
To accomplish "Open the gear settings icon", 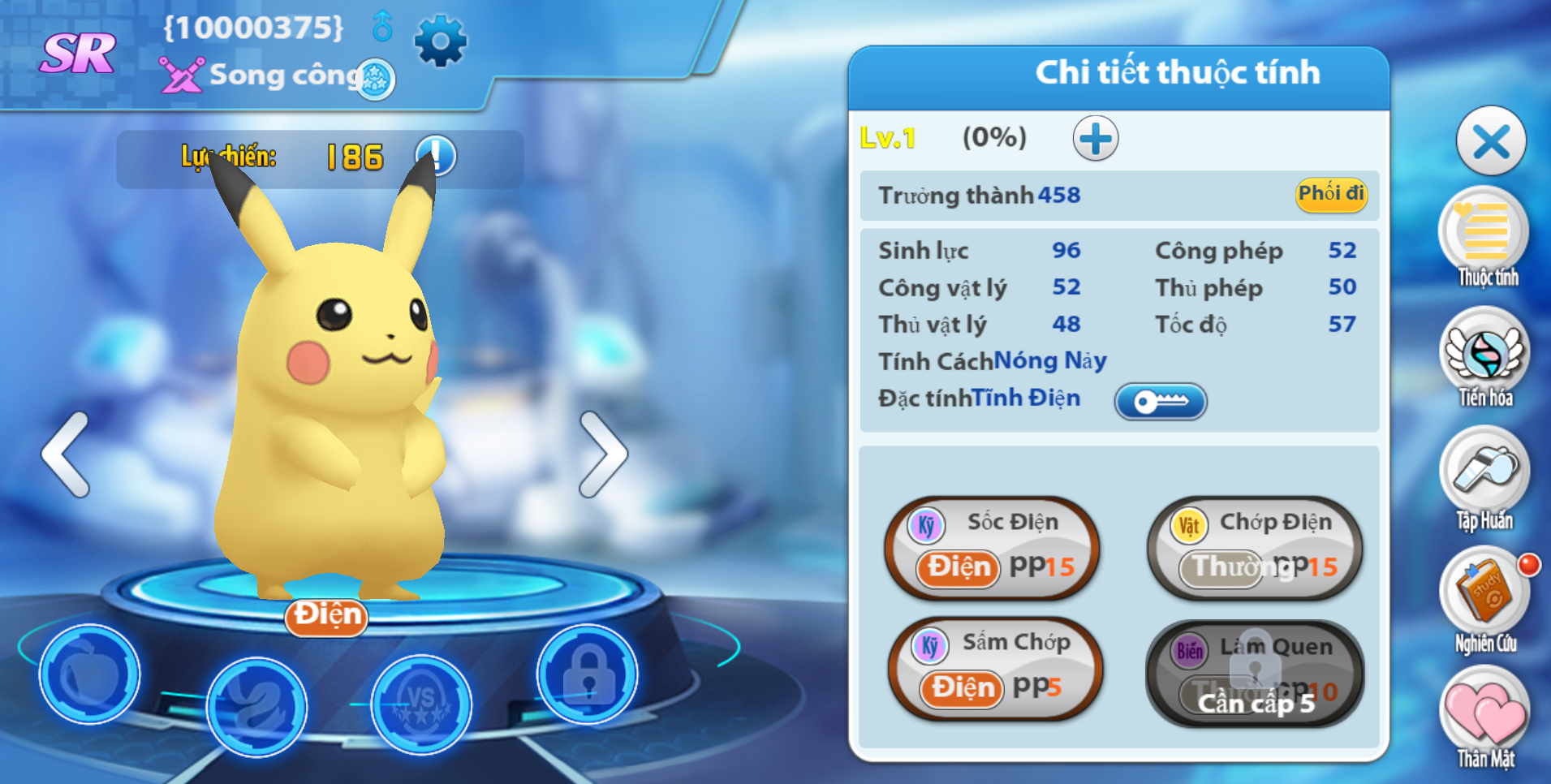I will coord(441,41).
